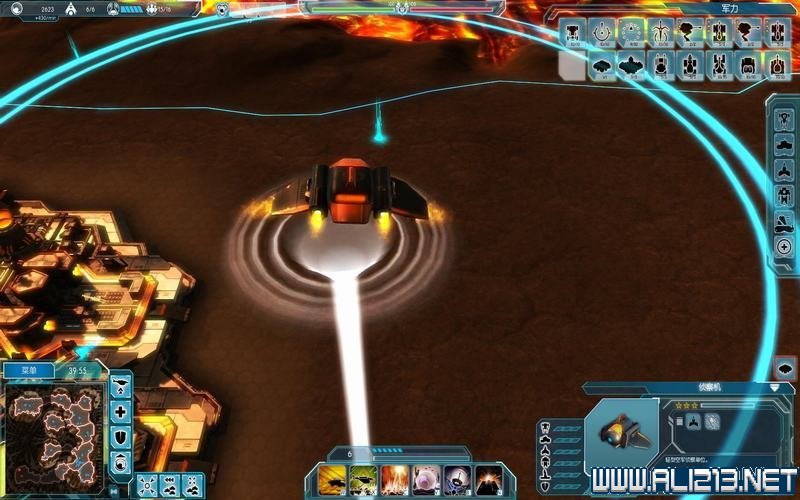This screenshot has width=800, height=500.
Task: Activate the shield icon beside the minimap
Action: (121, 437)
